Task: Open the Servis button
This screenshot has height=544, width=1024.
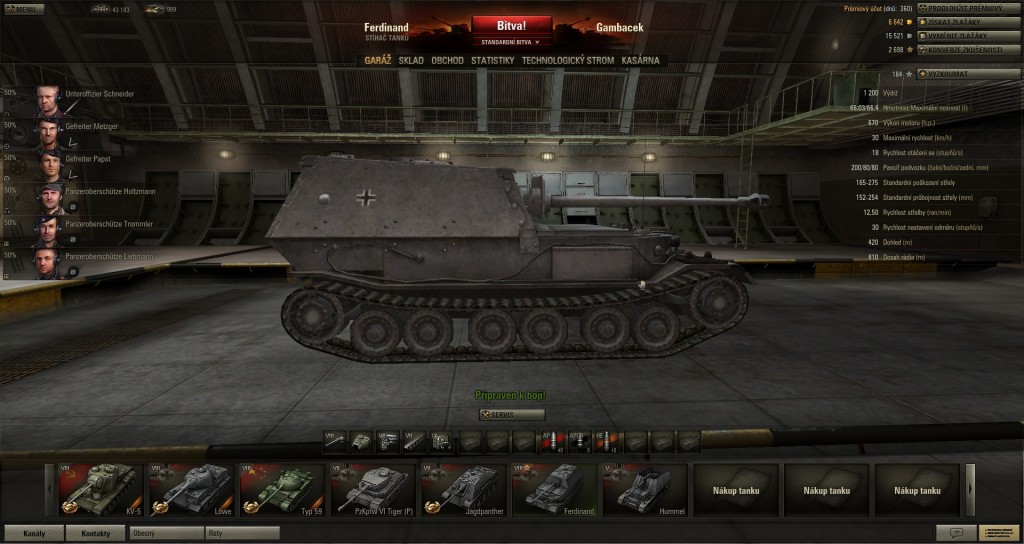Action: 512,414
